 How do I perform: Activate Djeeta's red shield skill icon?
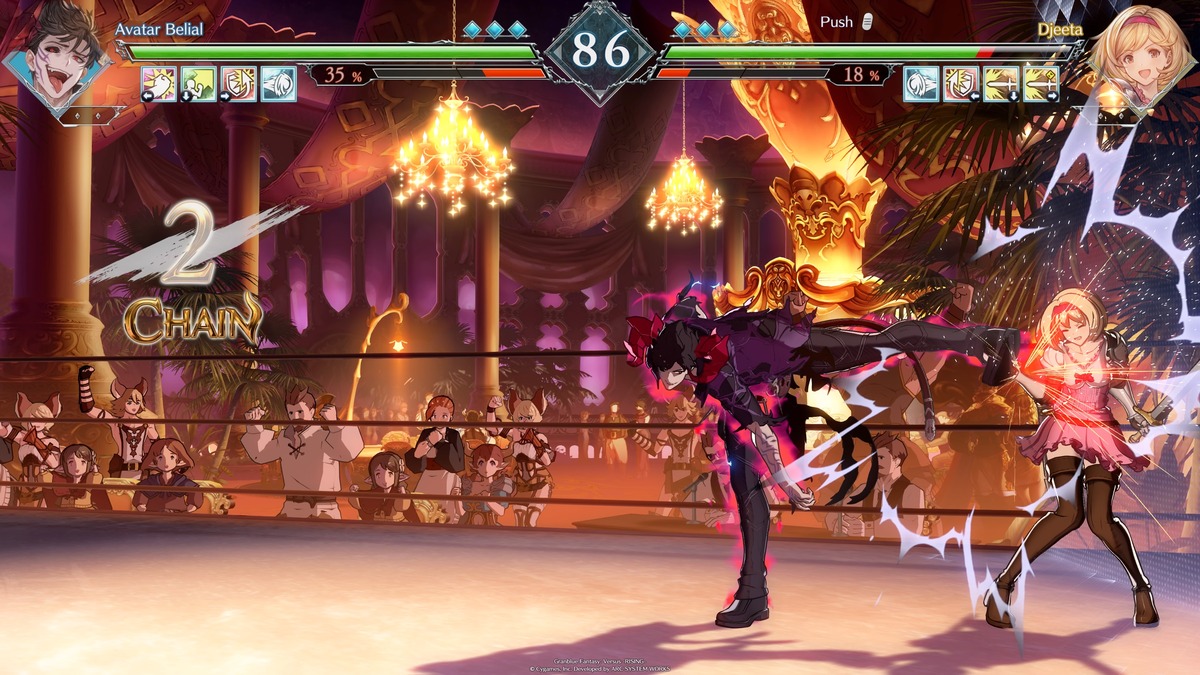[961, 84]
